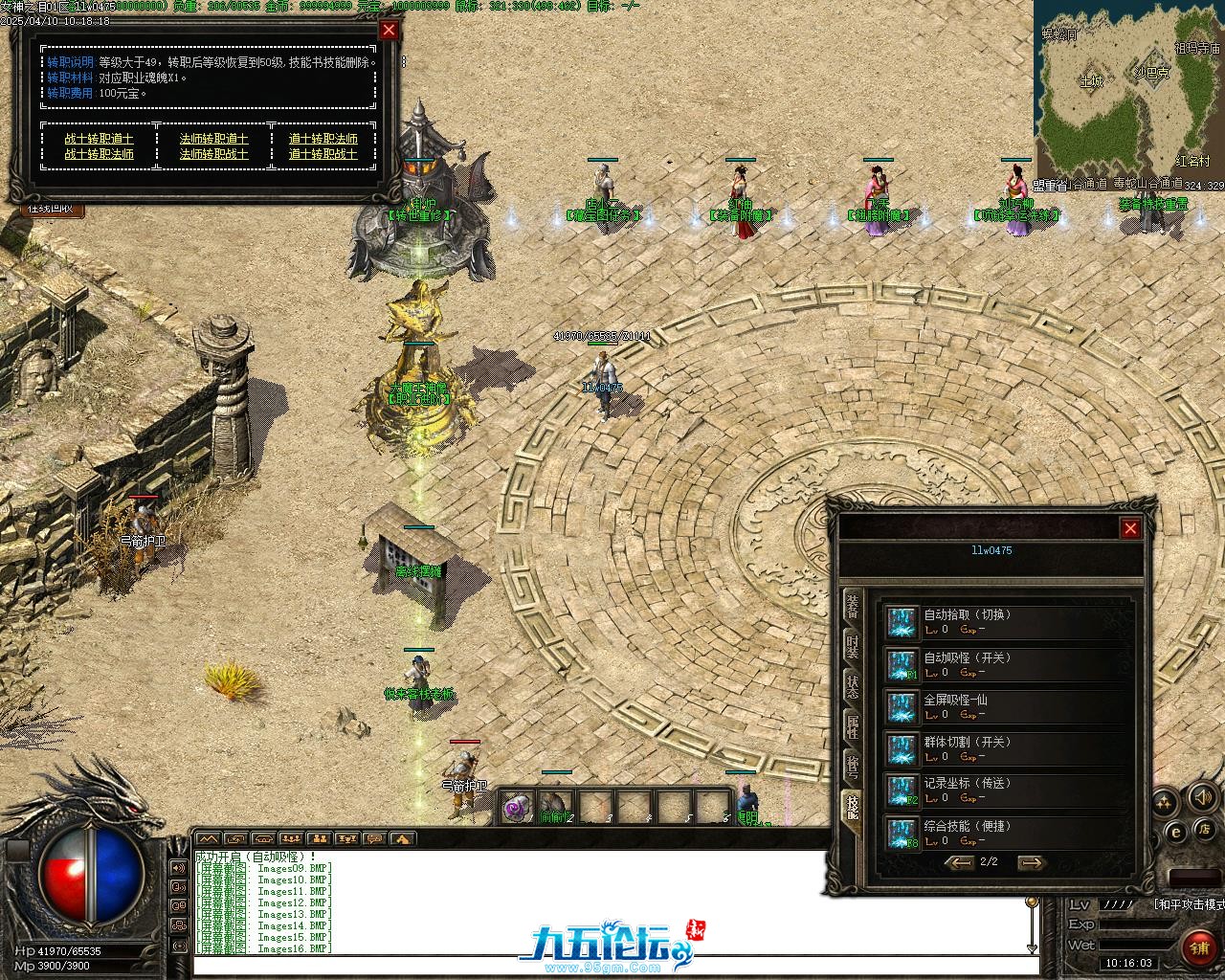The image size is (1225, 980).
Task: Show the 属性 attributes tab
Action: pyautogui.click(x=852, y=726)
